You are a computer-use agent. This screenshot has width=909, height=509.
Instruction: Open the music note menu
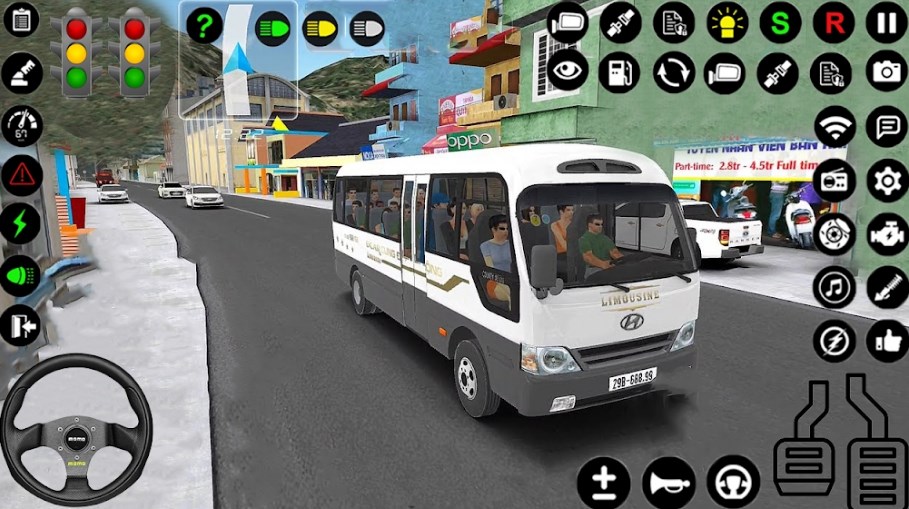point(834,287)
